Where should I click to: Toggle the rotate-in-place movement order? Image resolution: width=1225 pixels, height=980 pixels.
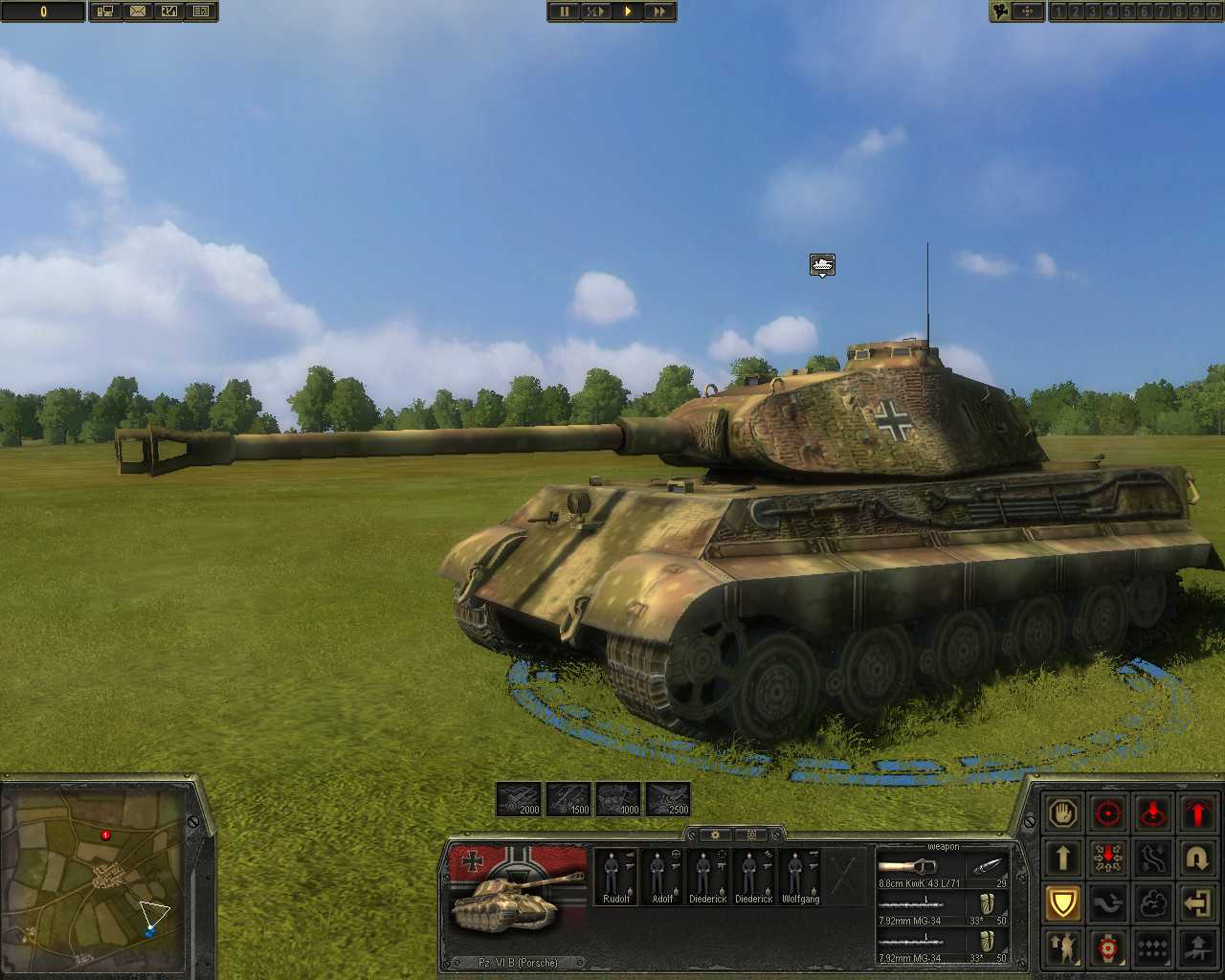click(x=1108, y=858)
